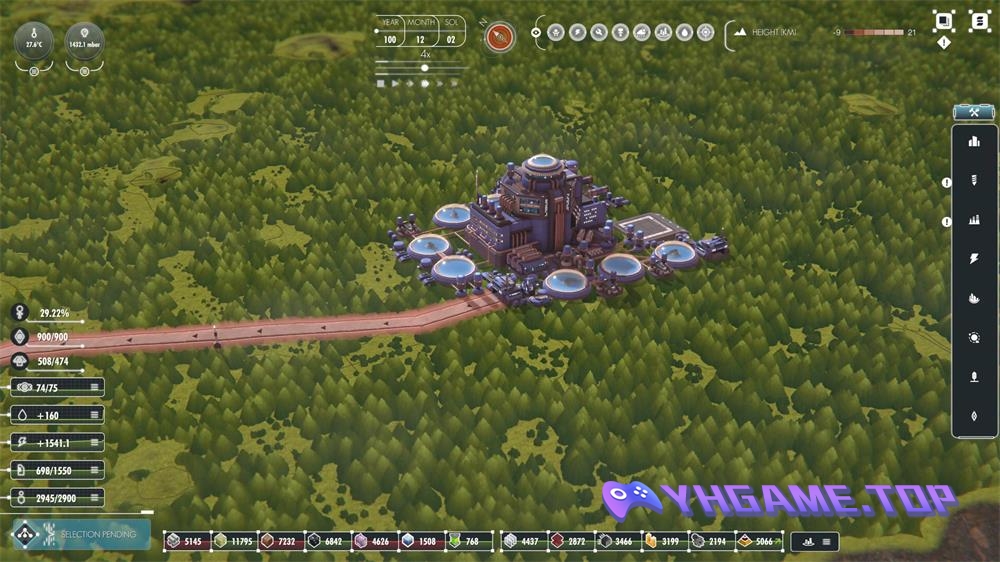This screenshot has width=1000, height=562.
Task: Select the city buildings category in build menu
Action: click(974, 142)
